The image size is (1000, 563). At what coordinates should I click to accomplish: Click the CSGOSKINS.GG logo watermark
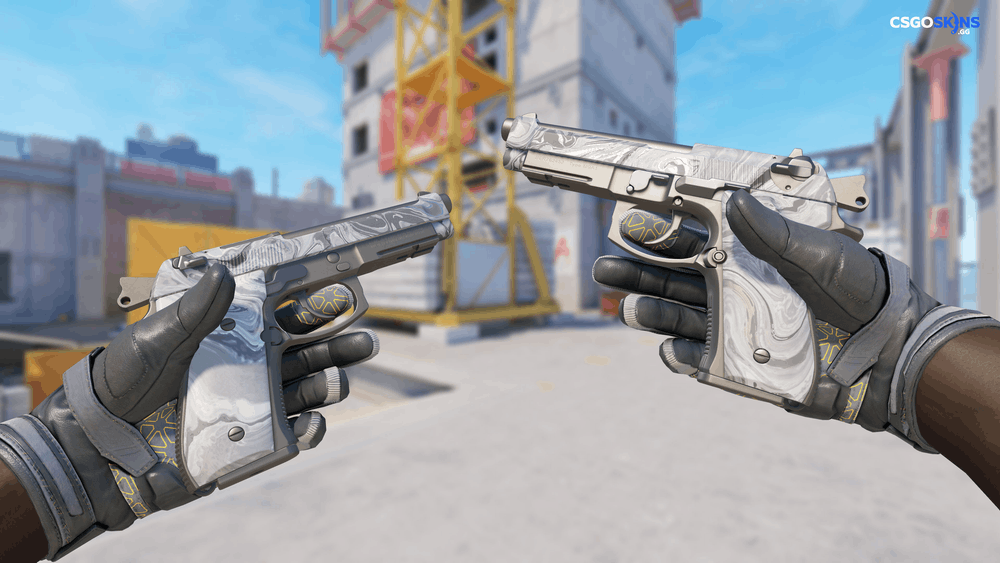click(934, 25)
